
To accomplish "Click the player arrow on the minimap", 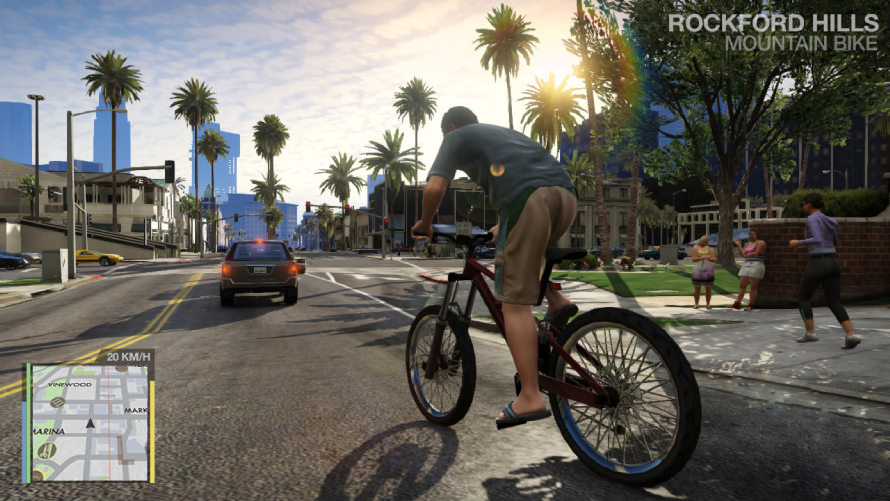I will [x=89, y=423].
